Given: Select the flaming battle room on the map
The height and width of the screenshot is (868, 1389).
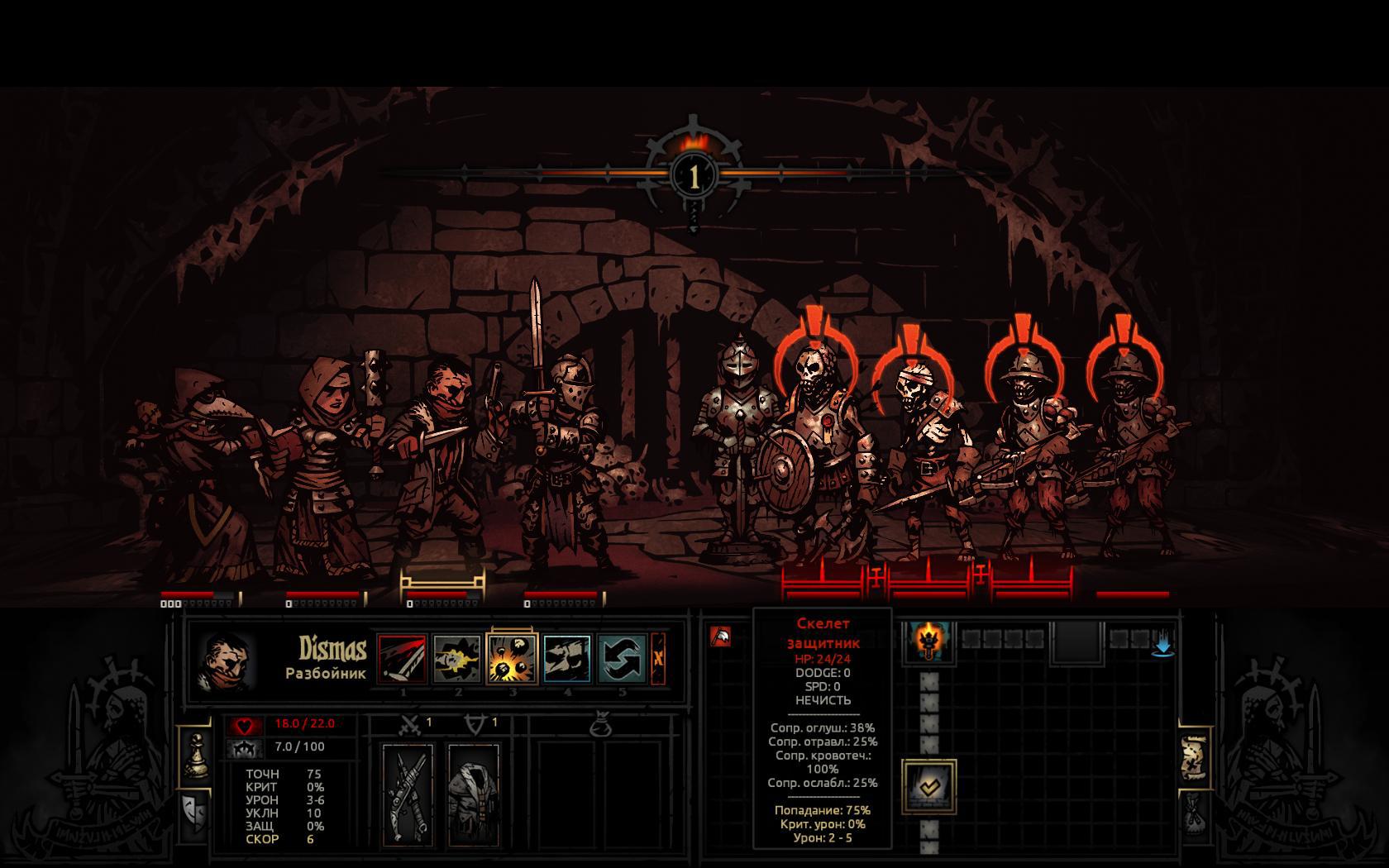Looking at the screenshot, I should coord(928,641).
